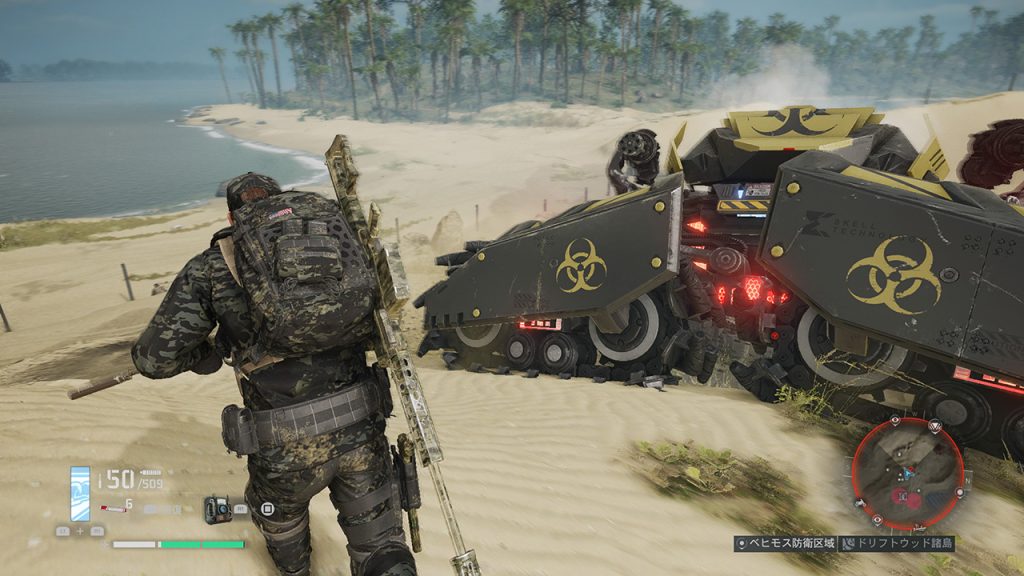Select the drone gadget icon
1024x576 pixels.
click(x=217, y=509)
